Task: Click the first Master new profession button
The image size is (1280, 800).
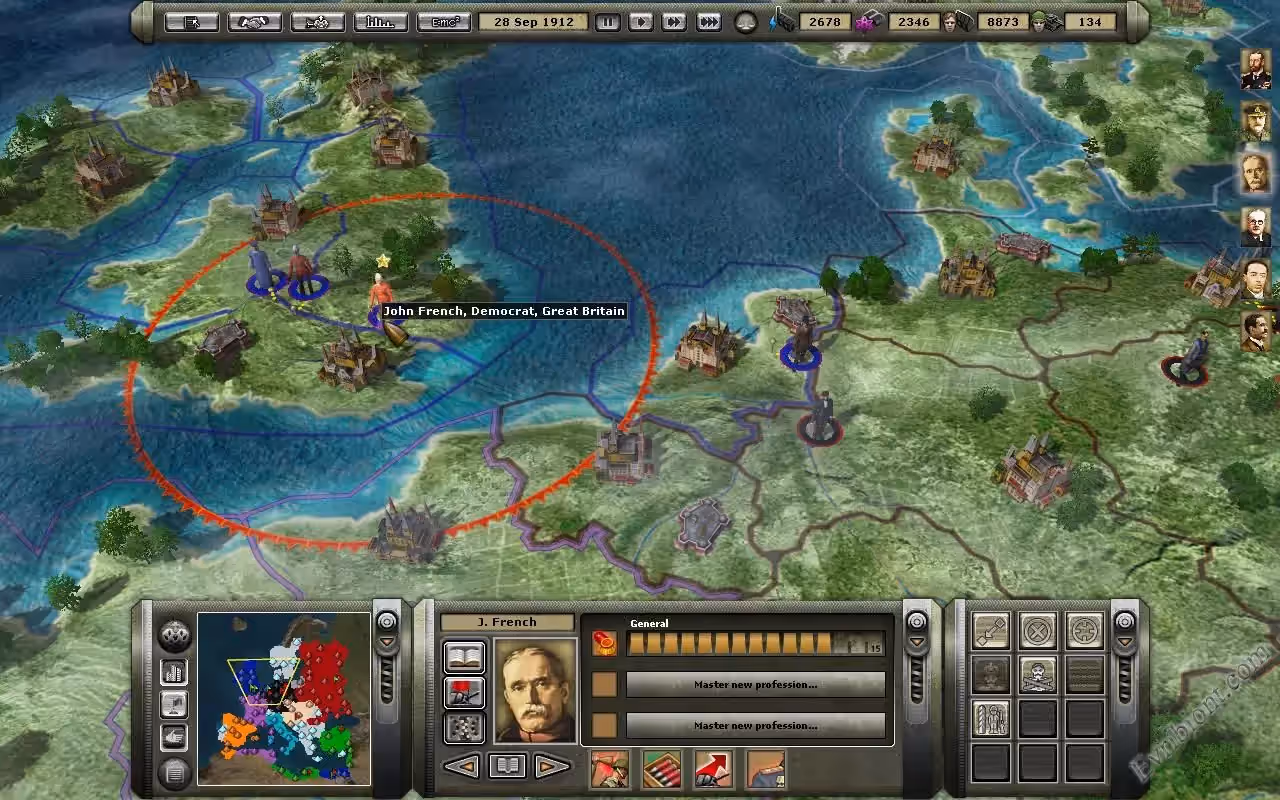Action: (x=755, y=685)
